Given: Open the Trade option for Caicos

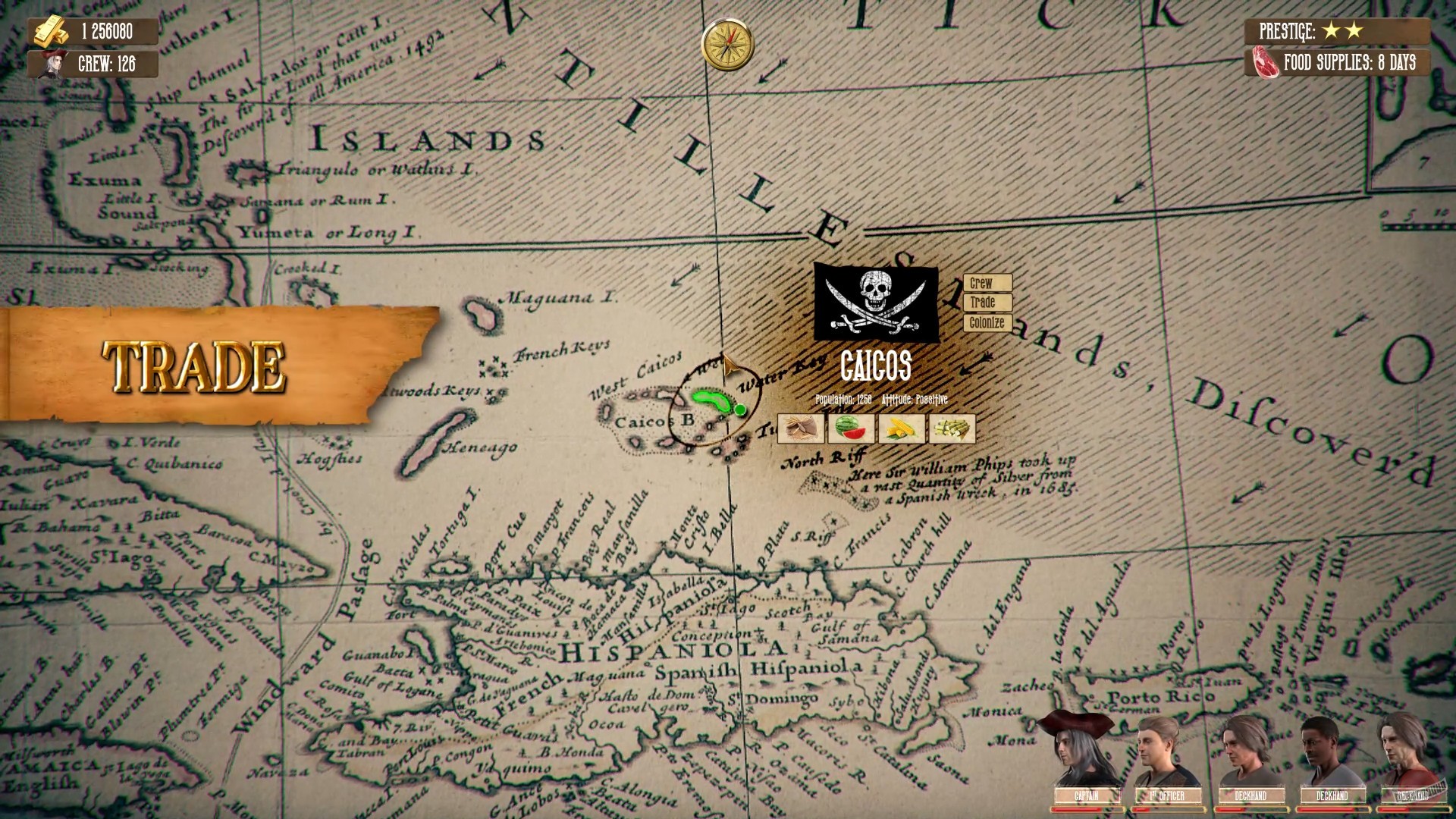Looking at the screenshot, I should click(987, 303).
